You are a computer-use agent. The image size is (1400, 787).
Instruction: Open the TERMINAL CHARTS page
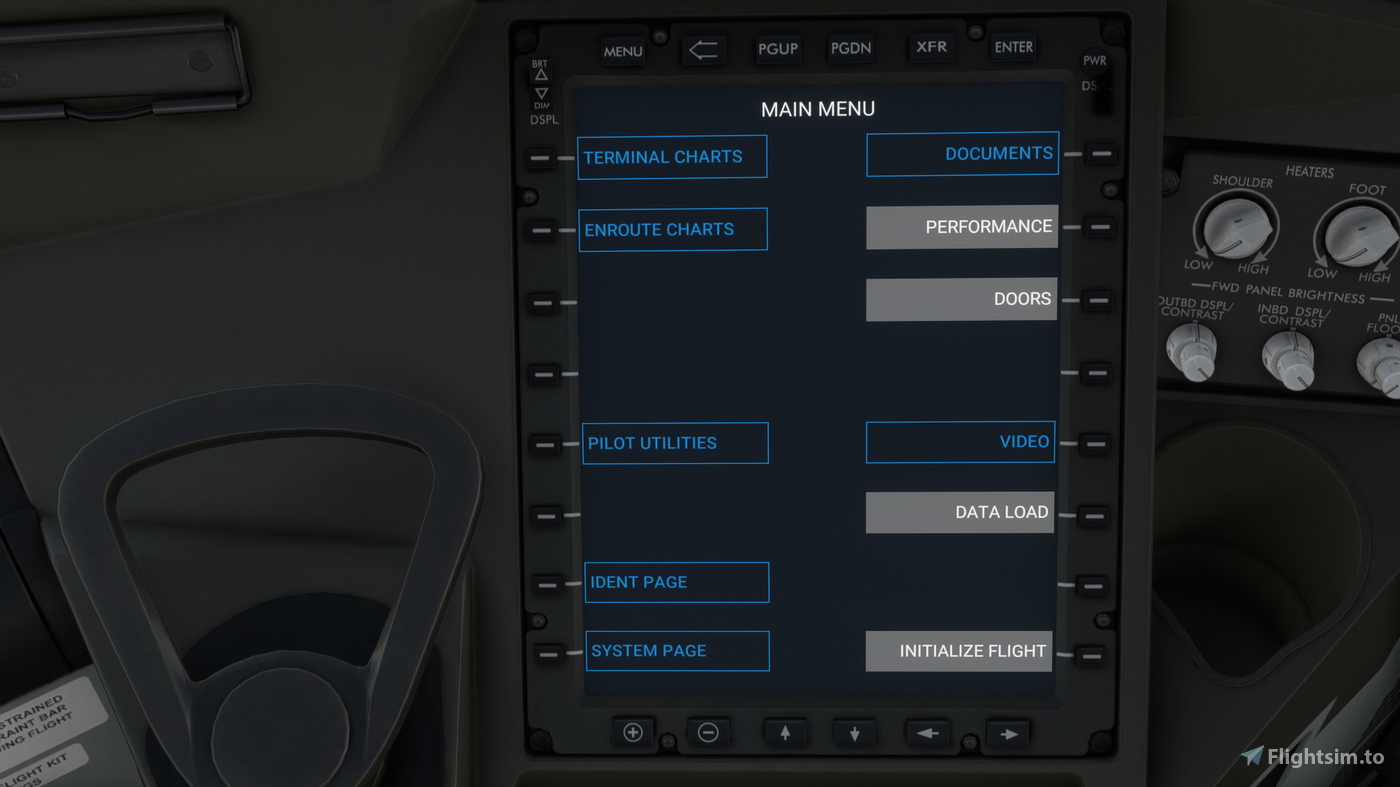671,156
